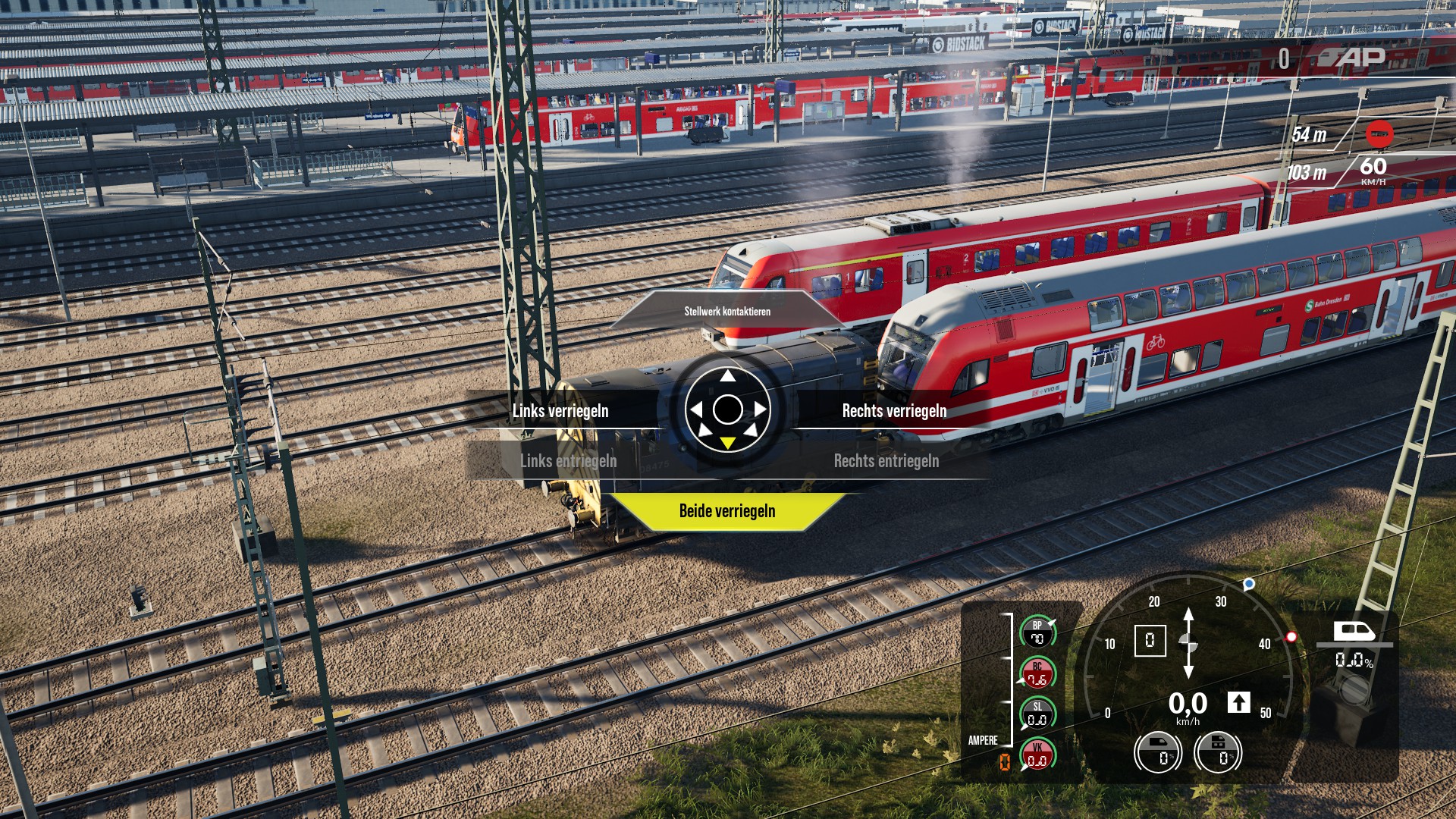The image size is (1456, 819).
Task: Choose the Rechts entriegeln option
Action: pyautogui.click(x=886, y=460)
